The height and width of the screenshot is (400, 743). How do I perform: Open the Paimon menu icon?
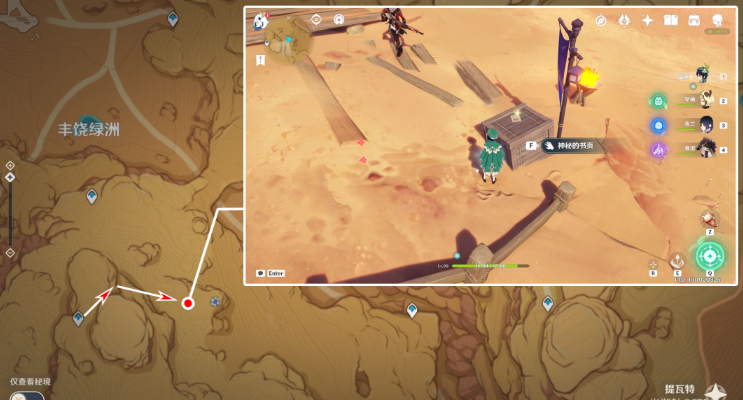tap(261, 20)
